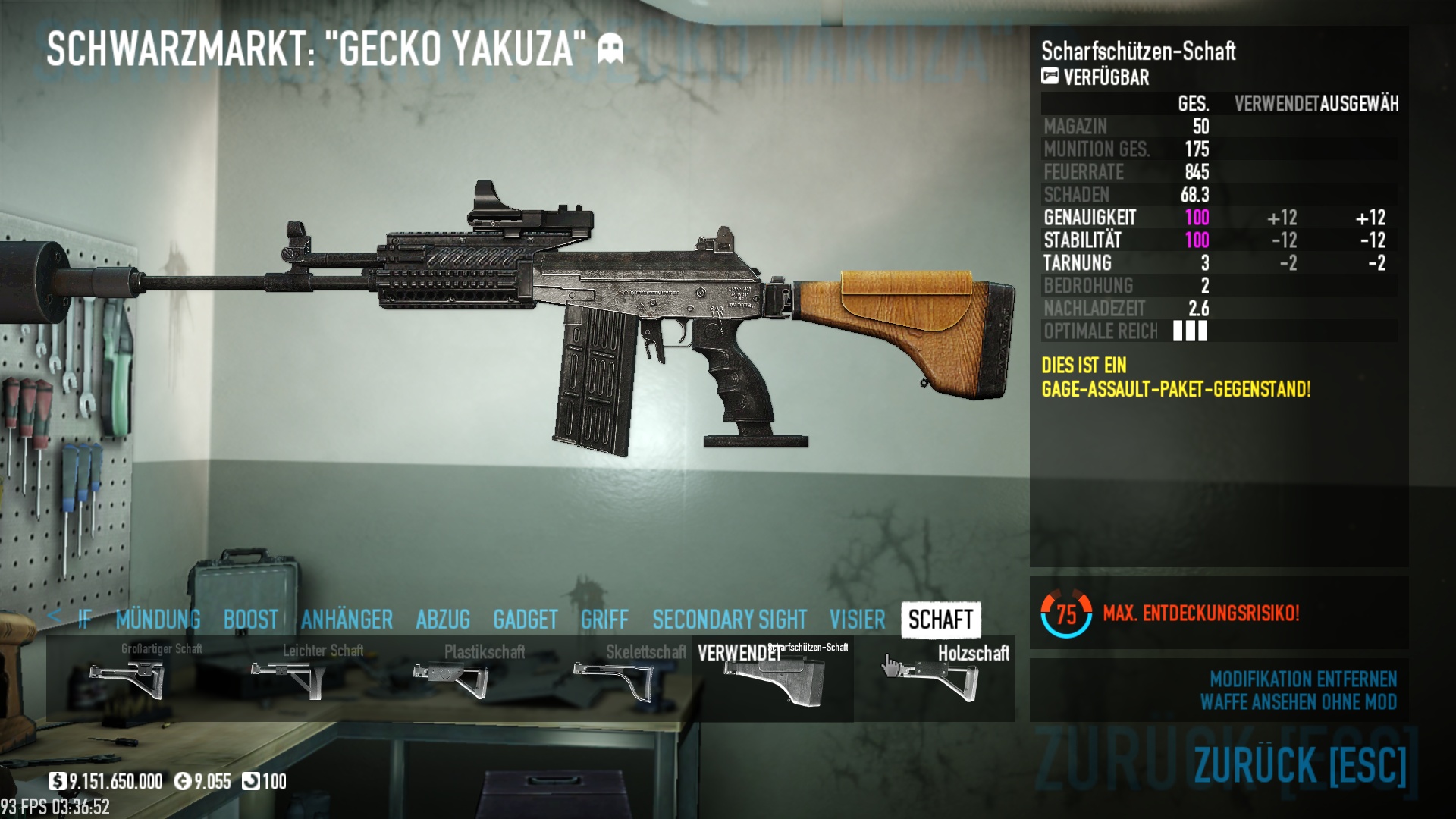Switch to the Visier tab

click(x=857, y=620)
